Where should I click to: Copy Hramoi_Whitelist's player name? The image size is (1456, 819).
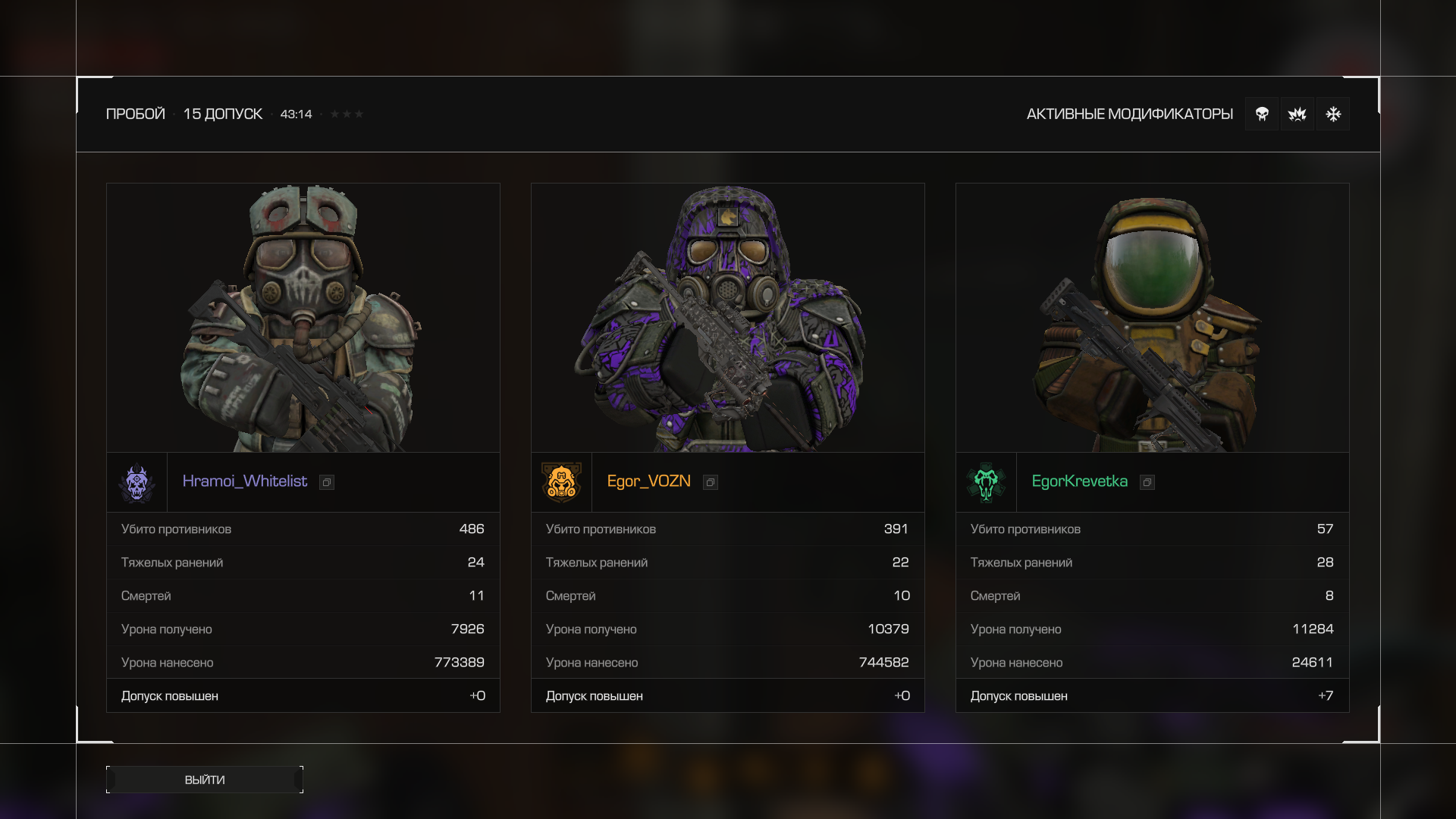327,482
